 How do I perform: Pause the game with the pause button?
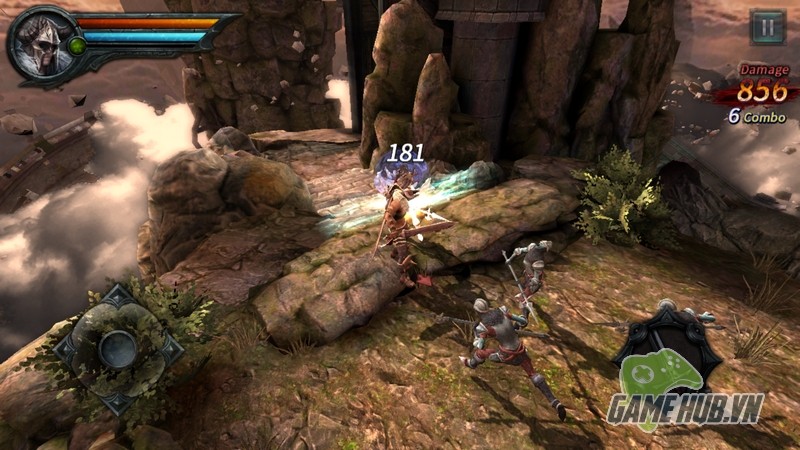click(x=767, y=27)
